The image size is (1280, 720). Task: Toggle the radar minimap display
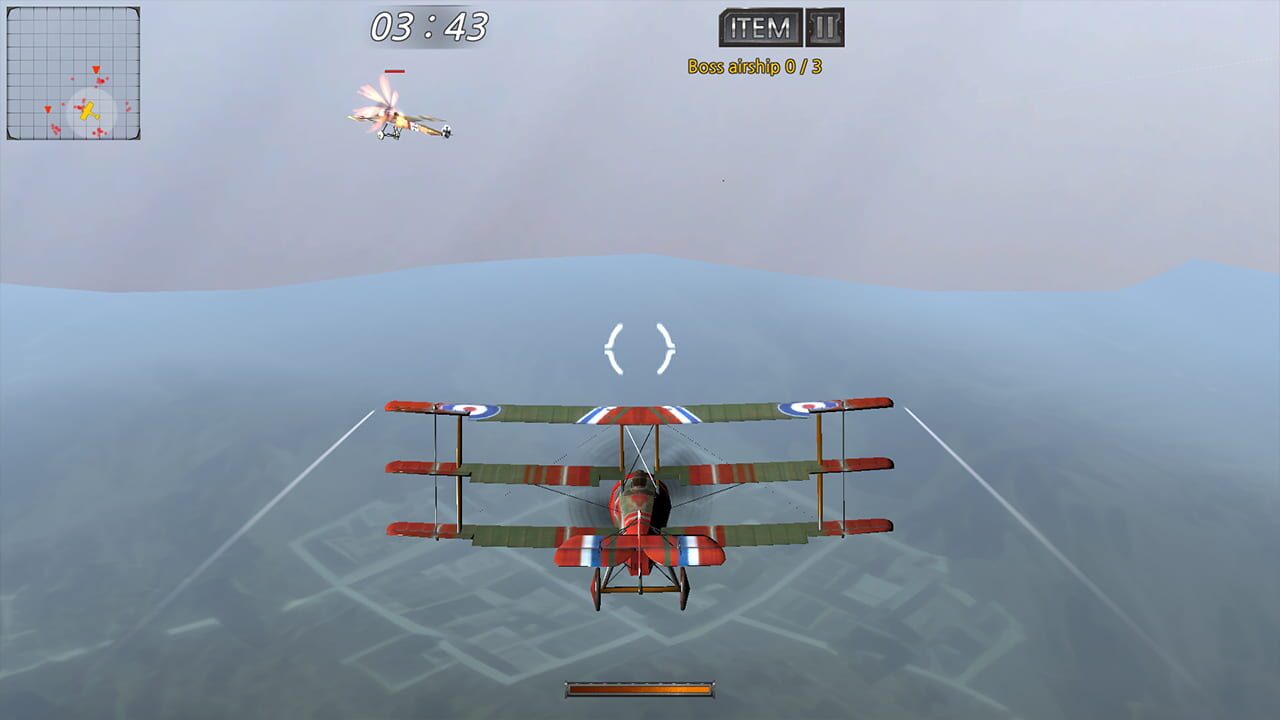pyautogui.click(x=72, y=75)
